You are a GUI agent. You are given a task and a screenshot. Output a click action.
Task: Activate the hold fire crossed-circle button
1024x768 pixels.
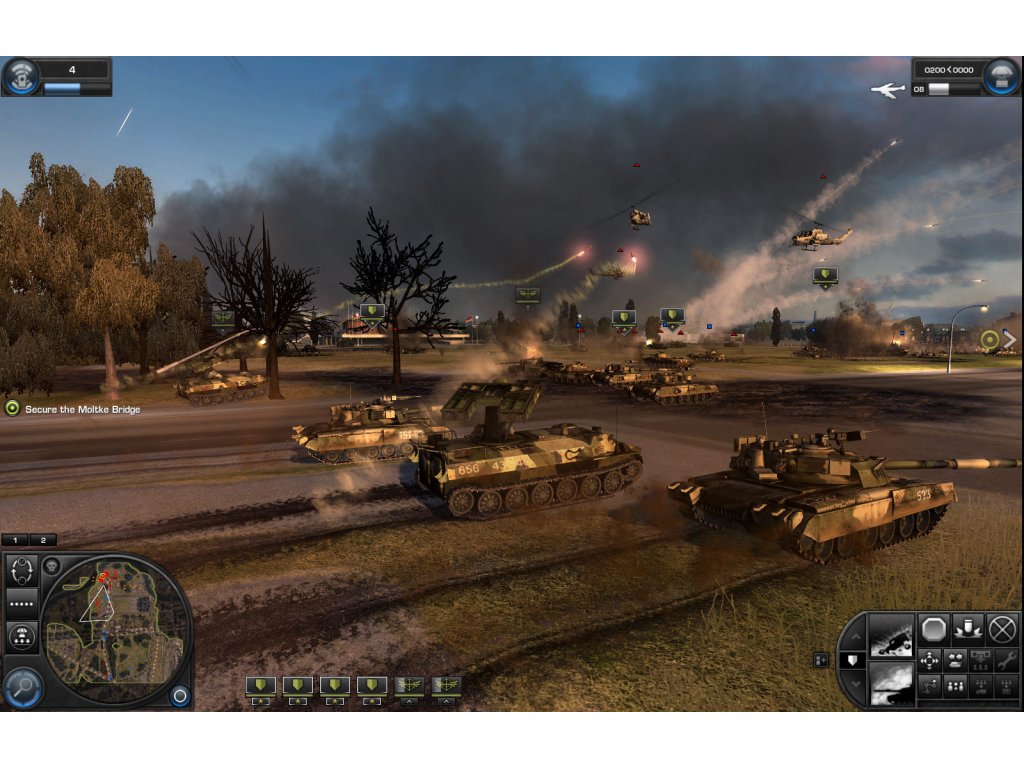click(x=1002, y=629)
